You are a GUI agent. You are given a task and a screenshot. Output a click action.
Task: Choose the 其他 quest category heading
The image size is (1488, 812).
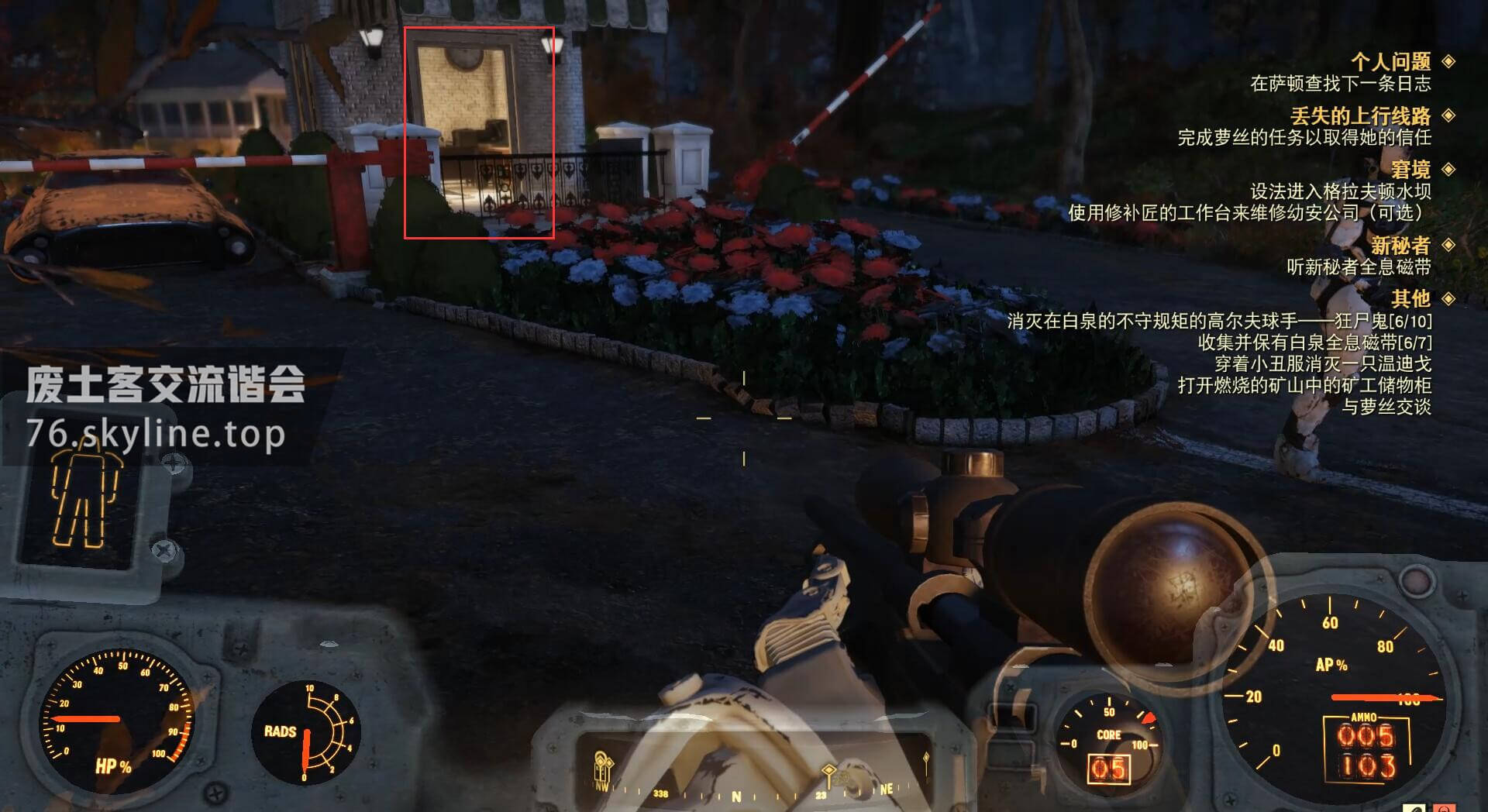point(1410,298)
